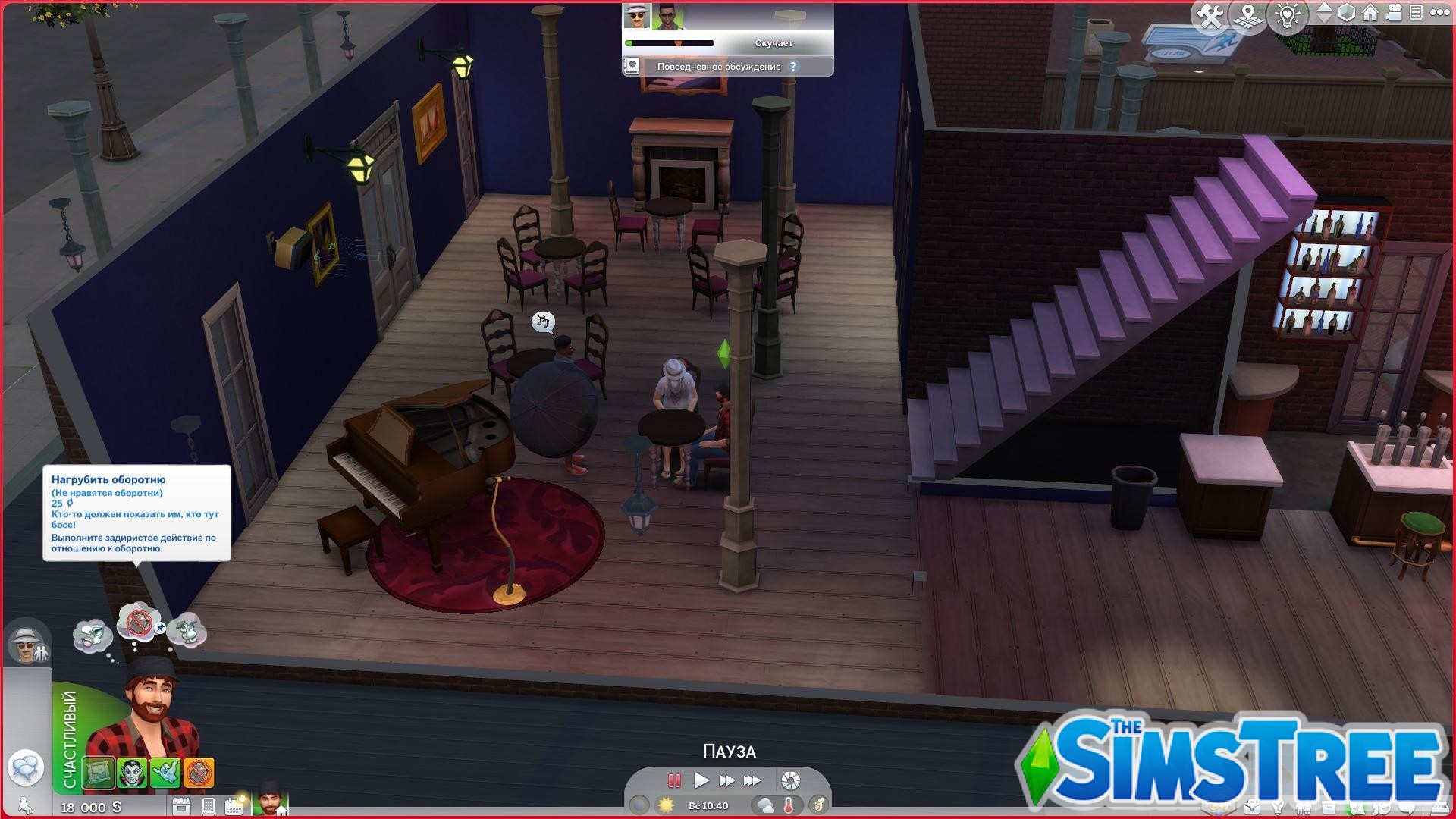The height and width of the screenshot is (819, 1456).
Task: Open Manage Worlds via the house icon
Action: pyautogui.click(x=1370, y=13)
